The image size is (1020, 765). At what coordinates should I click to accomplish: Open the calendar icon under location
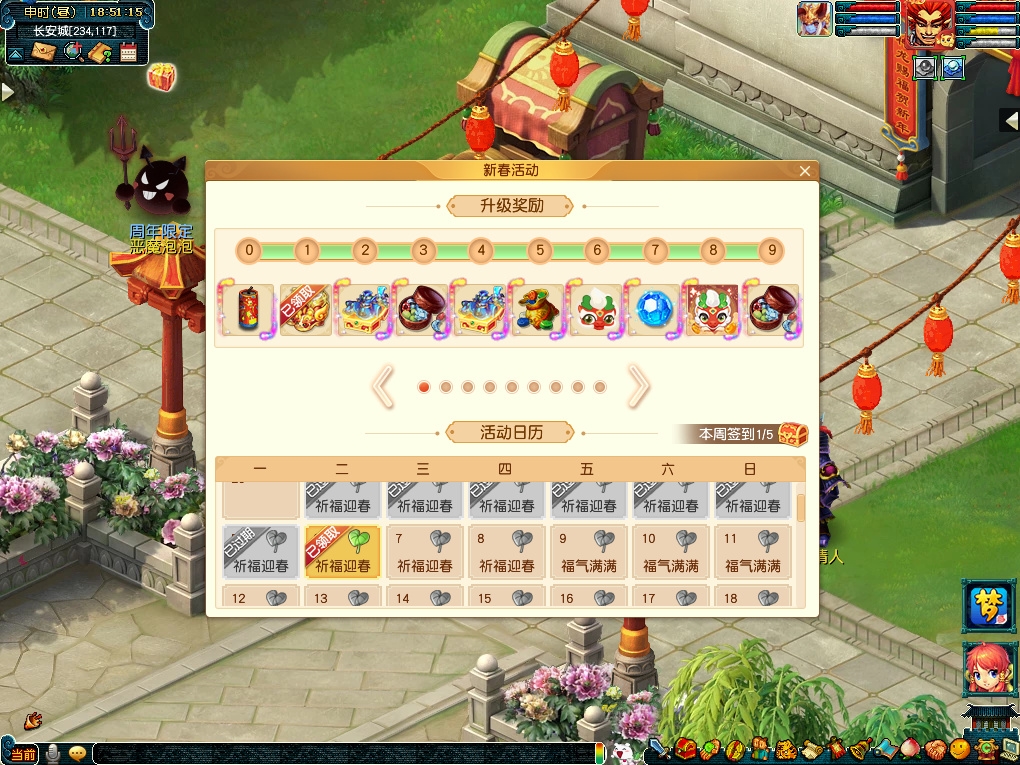coord(128,52)
